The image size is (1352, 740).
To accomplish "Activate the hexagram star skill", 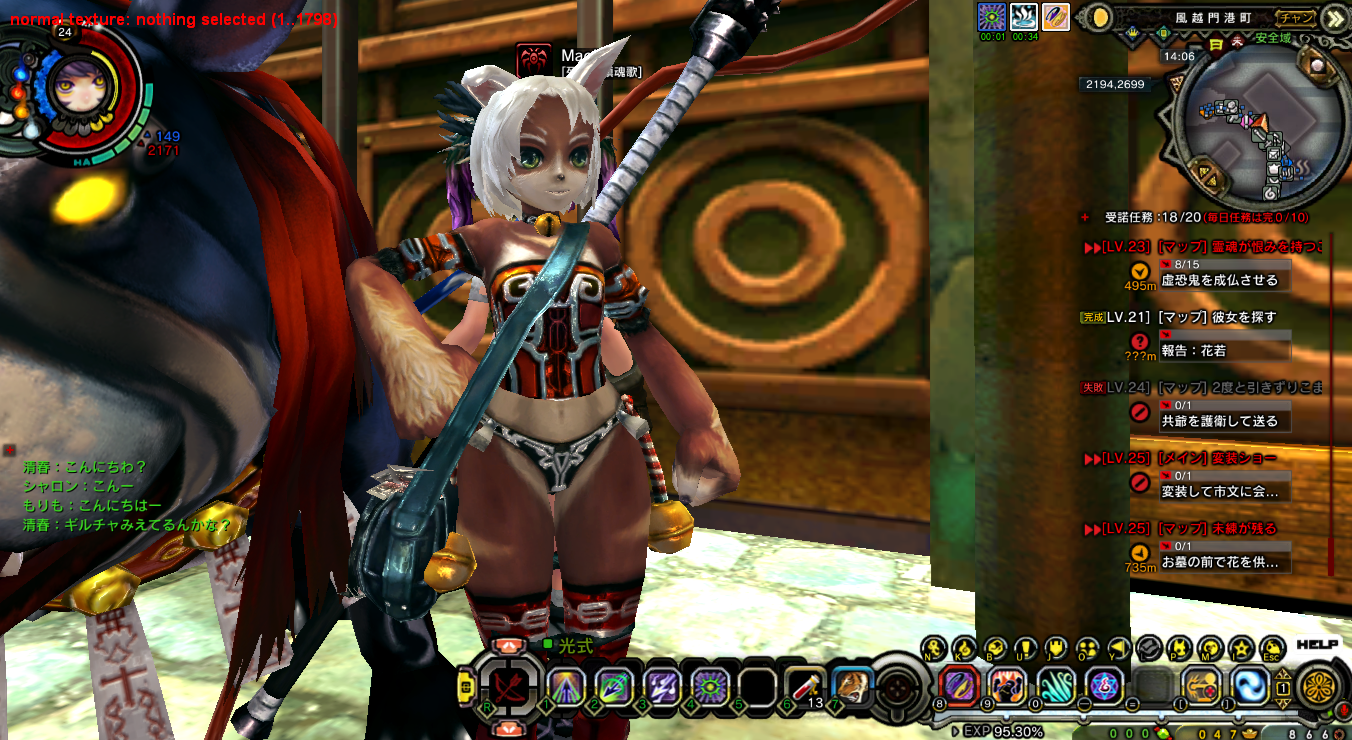I will [1104, 686].
